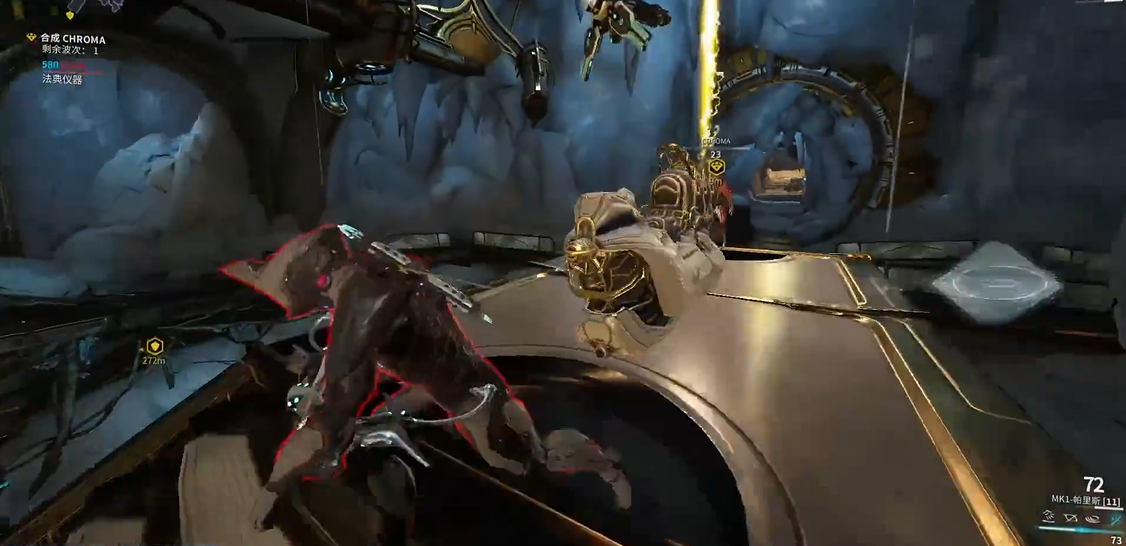Image resolution: width=1126 pixels, height=546 pixels.
Task: Select the MK1-帕里斯 weapon label
Action: point(1086,498)
